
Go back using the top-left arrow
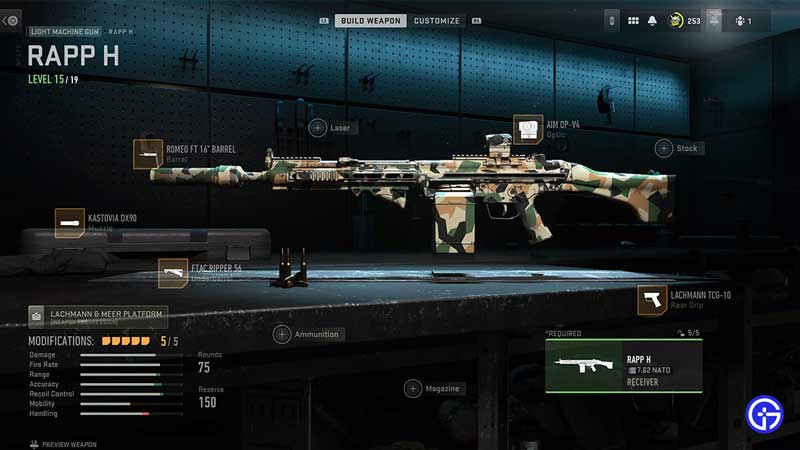[x=11, y=20]
